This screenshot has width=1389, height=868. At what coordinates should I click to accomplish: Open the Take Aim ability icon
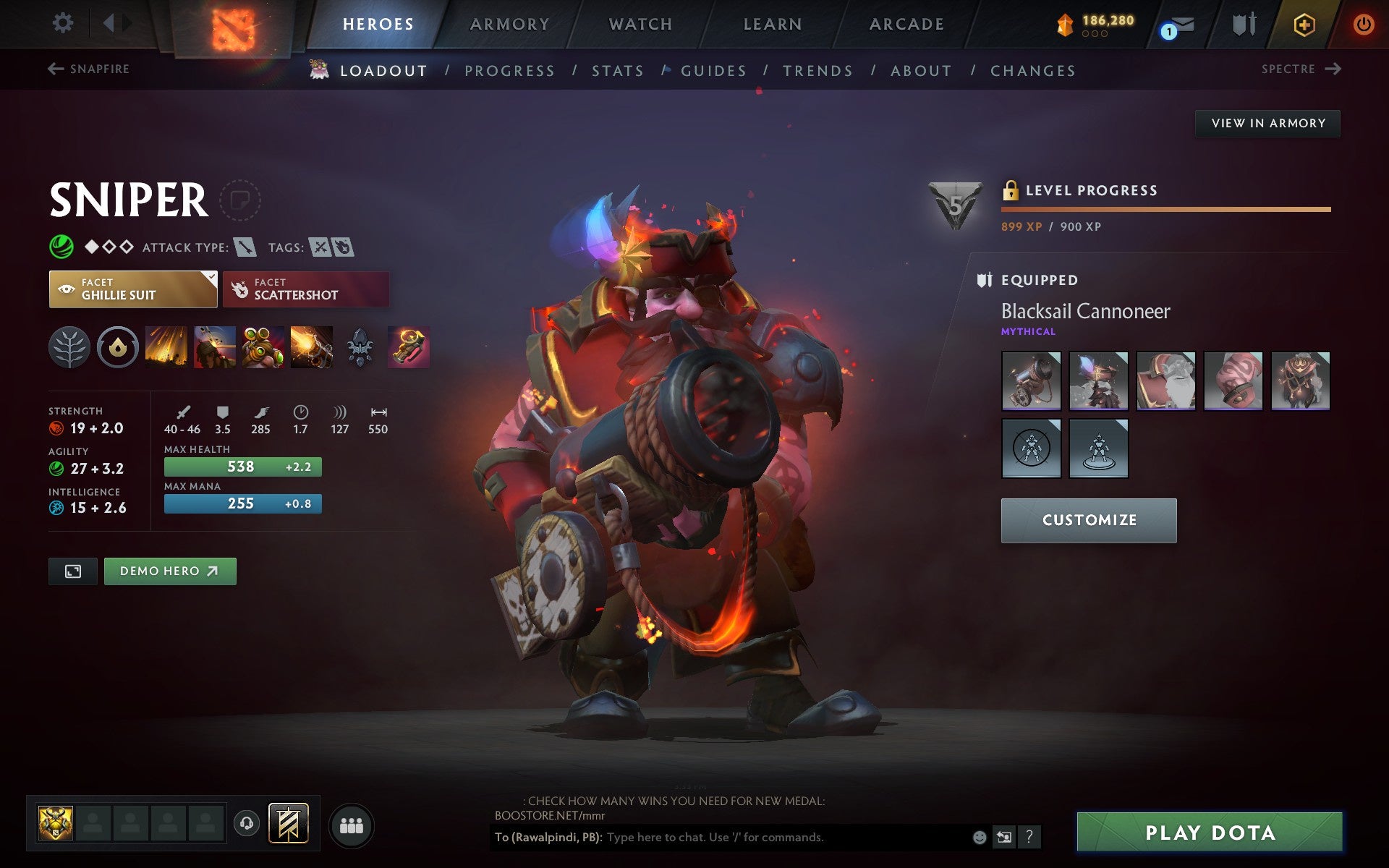coord(262,347)
